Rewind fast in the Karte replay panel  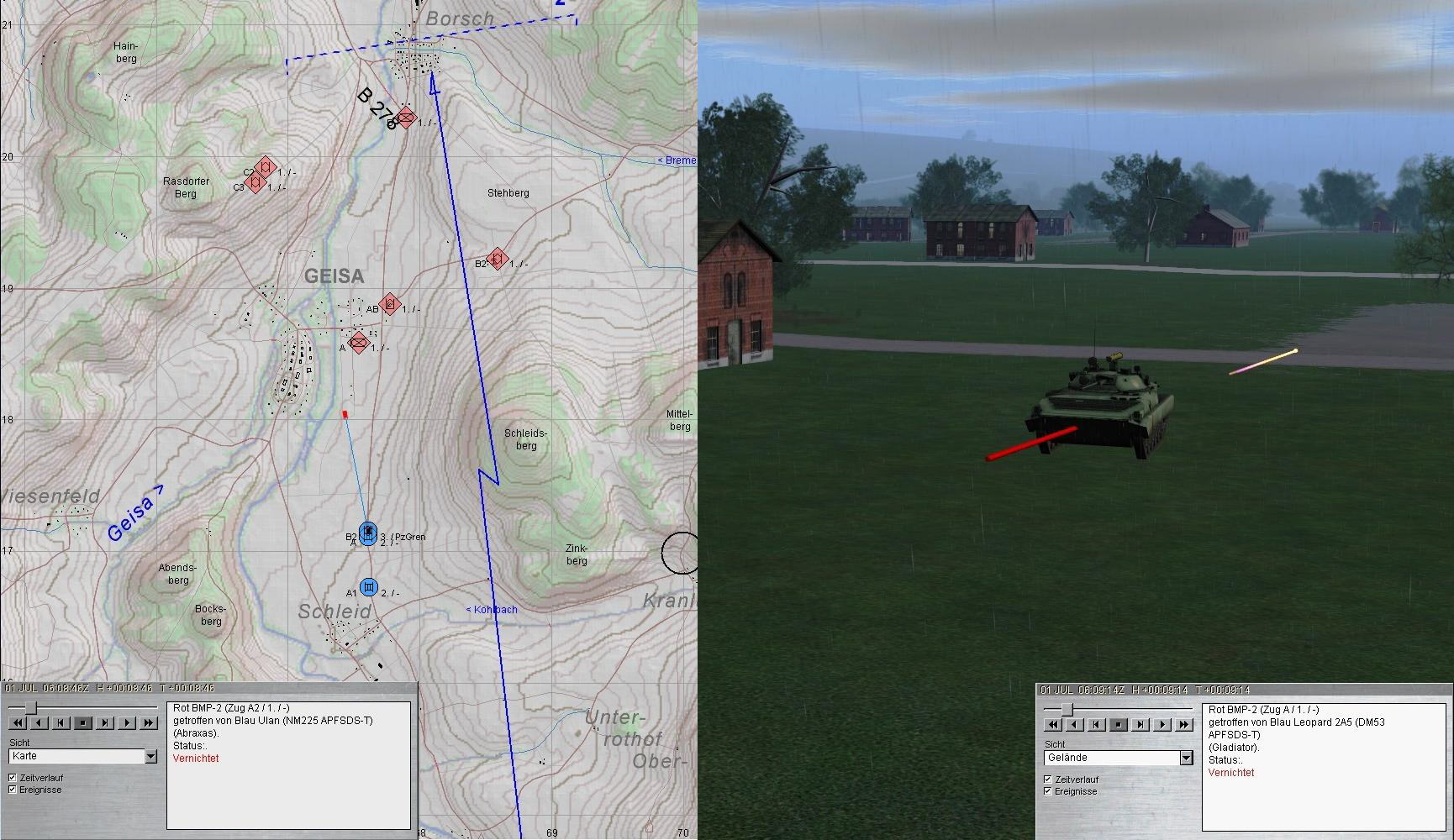pos(18,722)
